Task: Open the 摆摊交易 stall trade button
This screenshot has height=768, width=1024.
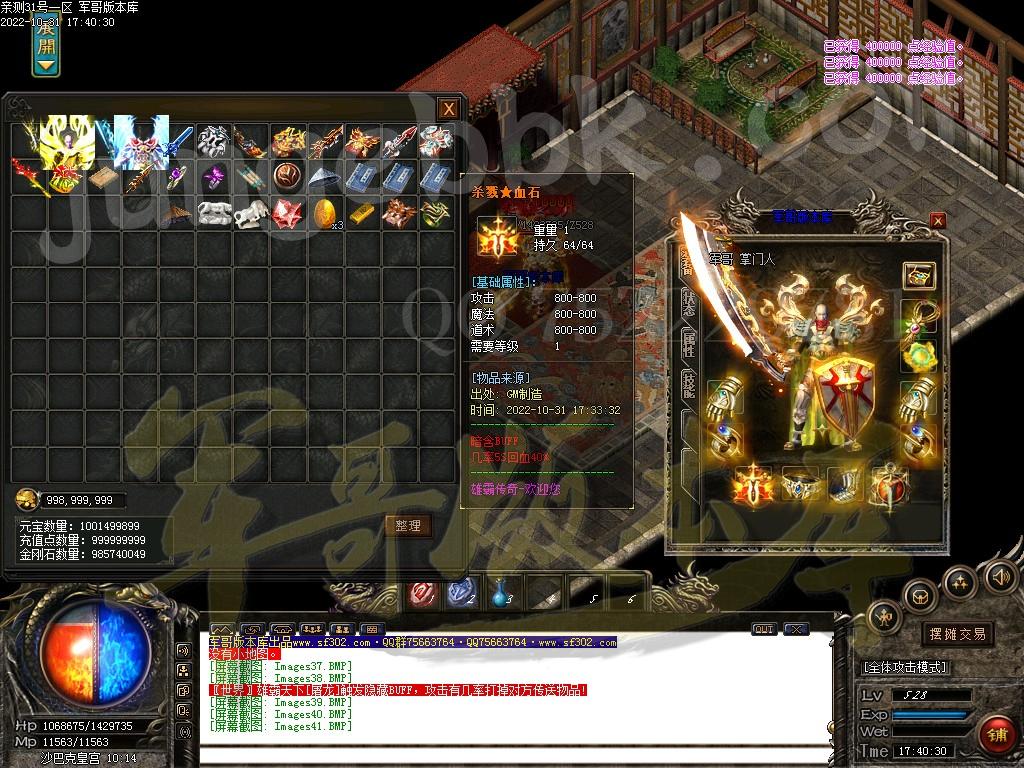Action: (x=958, y=634)
